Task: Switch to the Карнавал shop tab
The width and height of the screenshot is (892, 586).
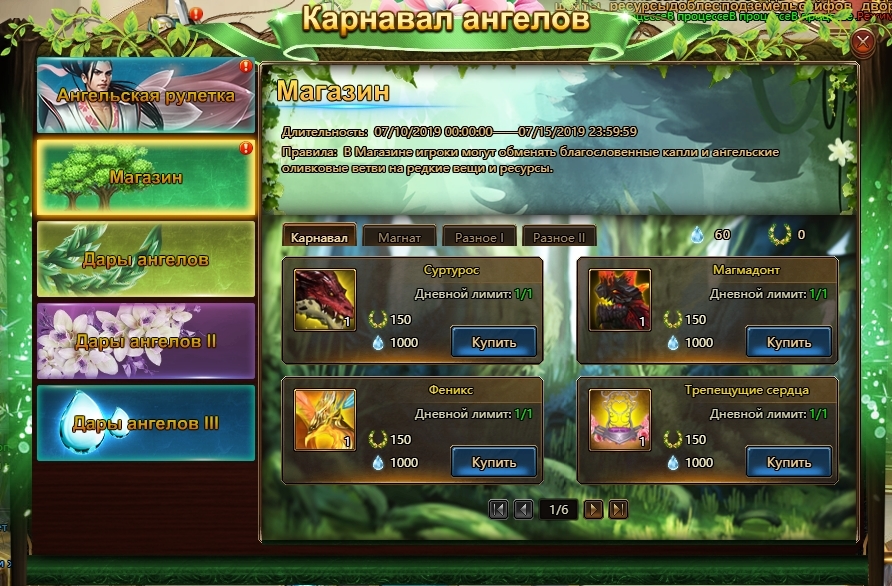Action: tap(320, 237)
